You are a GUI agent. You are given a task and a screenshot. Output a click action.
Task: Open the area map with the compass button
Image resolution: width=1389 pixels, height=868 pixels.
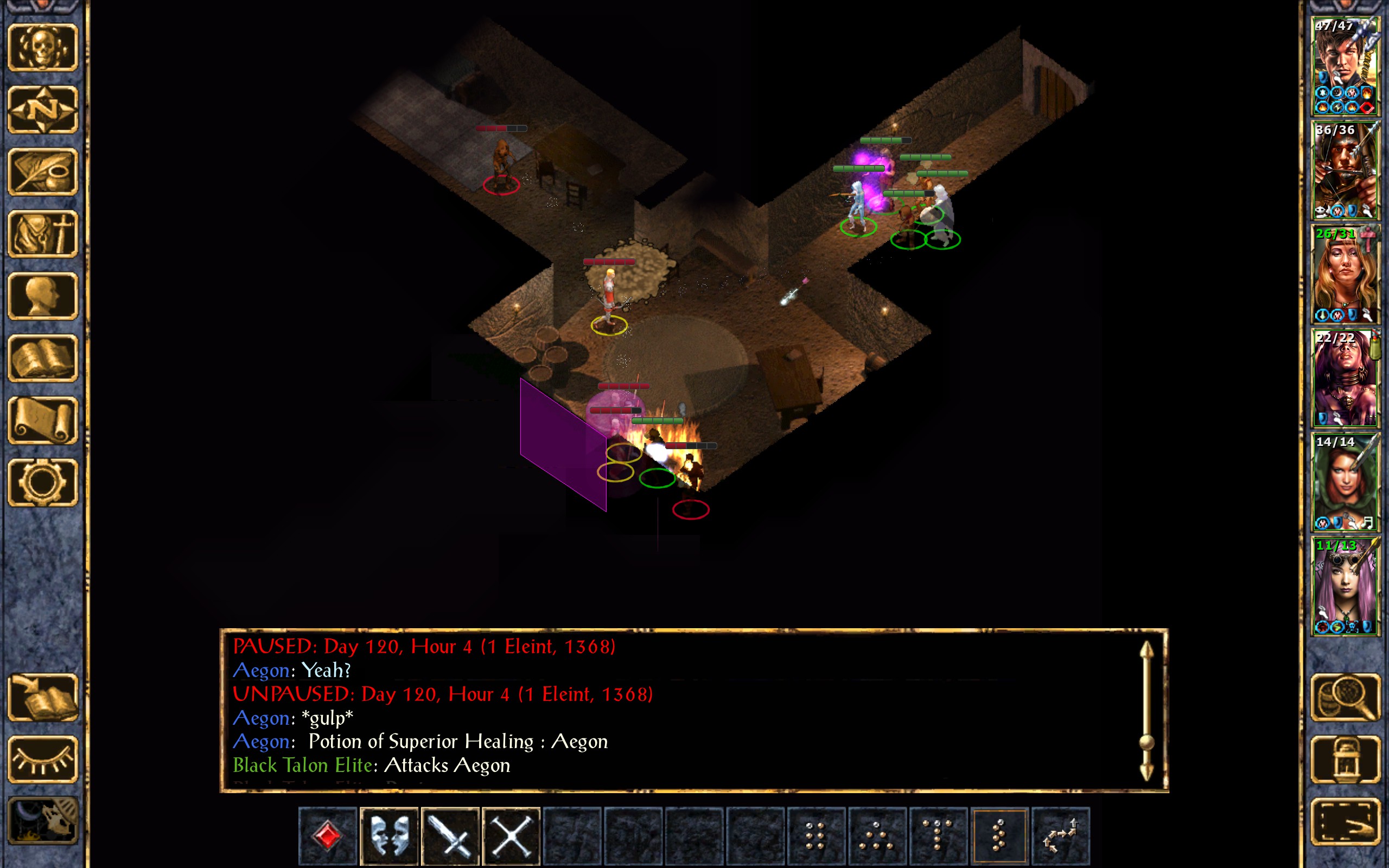pyautogui.click(x=43, y=110)
